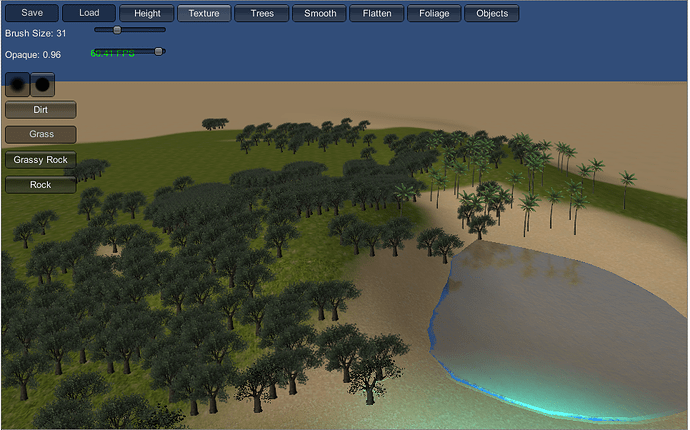
Task: Switch to the Height tool
Action: (x=147, y=14)
